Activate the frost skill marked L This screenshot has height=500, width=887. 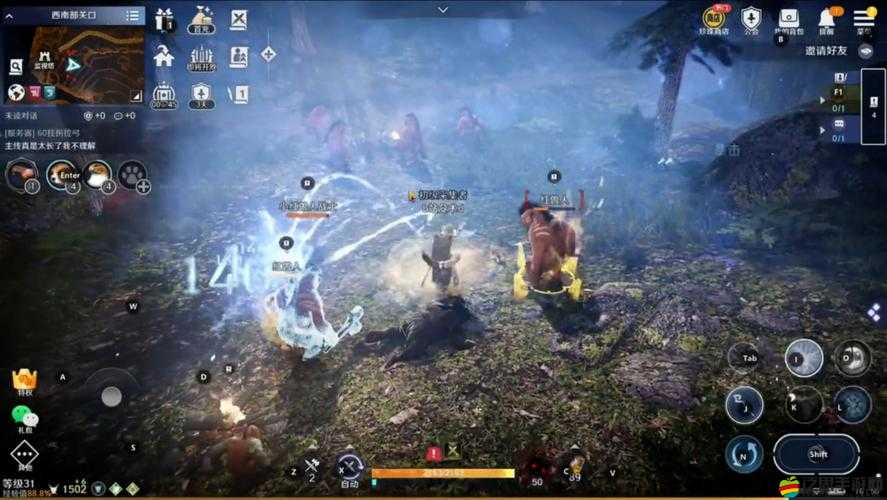click(x=853, y=404)
